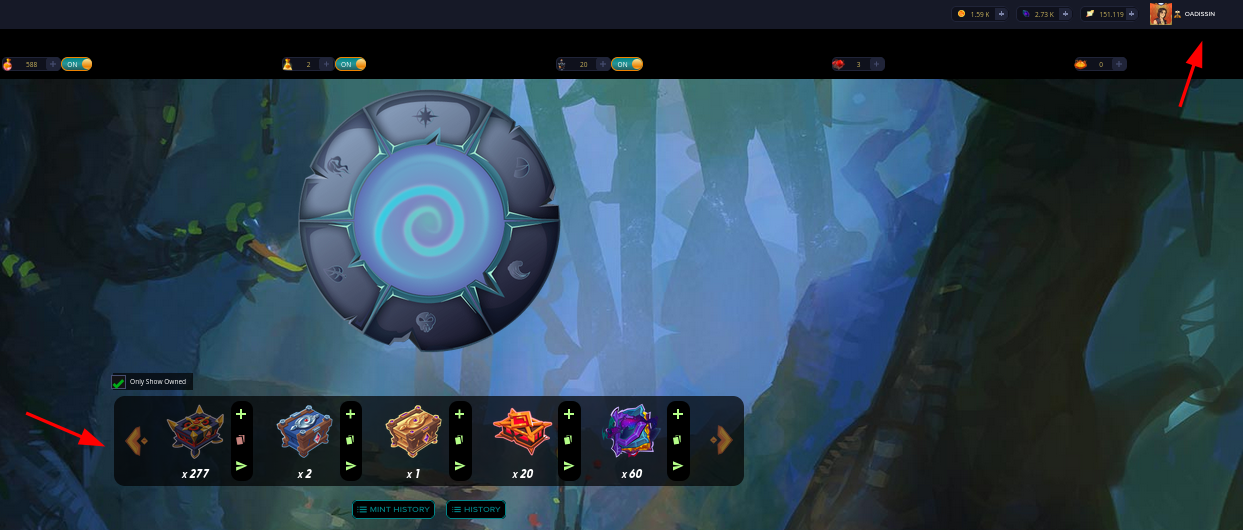Click the cards icon beside the golden chest
Image resolution: width=1243 pixels, height=530 pixels.
(x=459, y=439)
